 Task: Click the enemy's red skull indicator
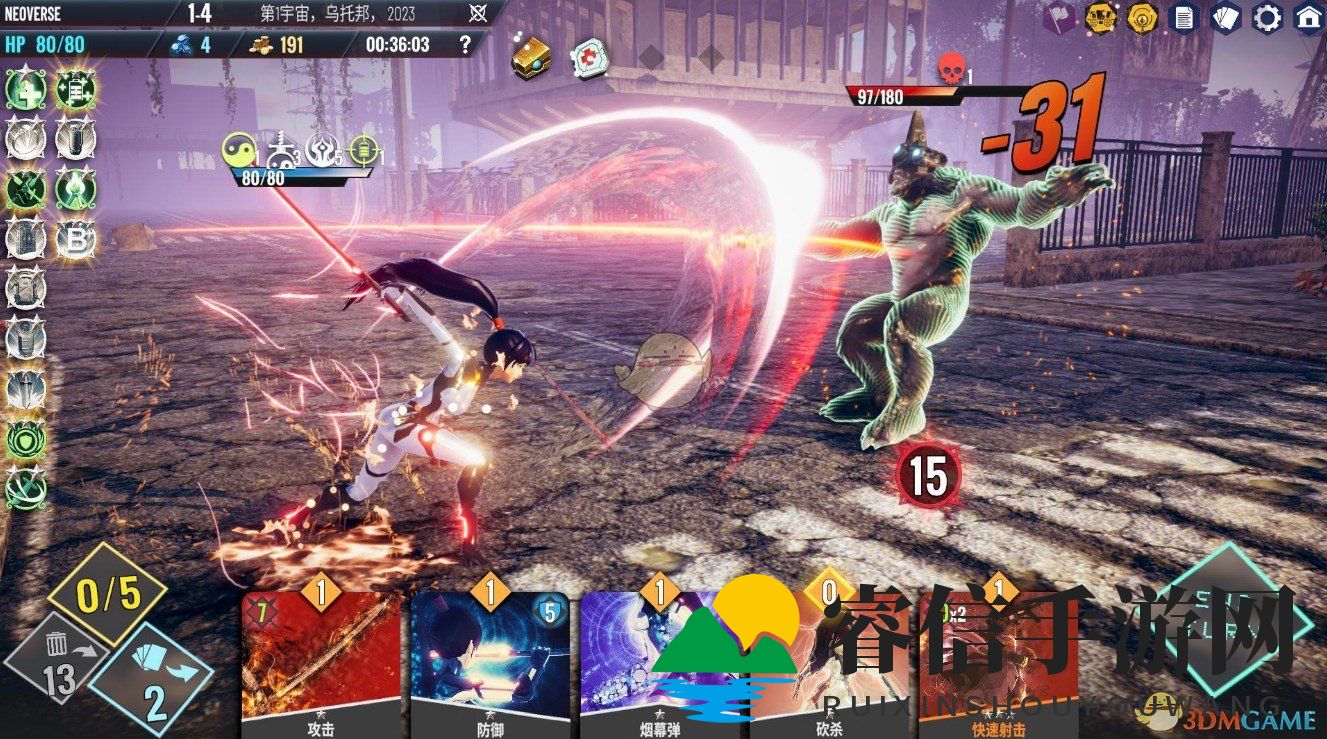pos(950,69)
